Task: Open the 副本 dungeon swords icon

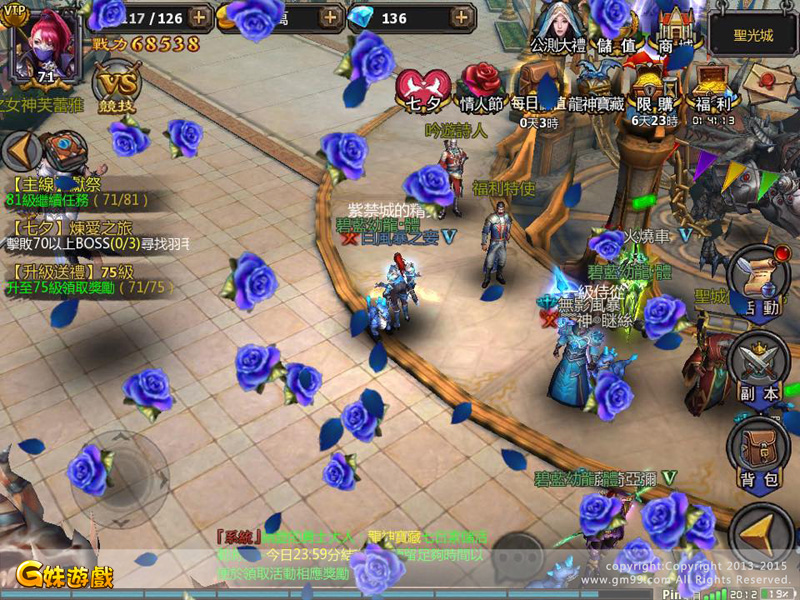Action: tap(762, 367)
